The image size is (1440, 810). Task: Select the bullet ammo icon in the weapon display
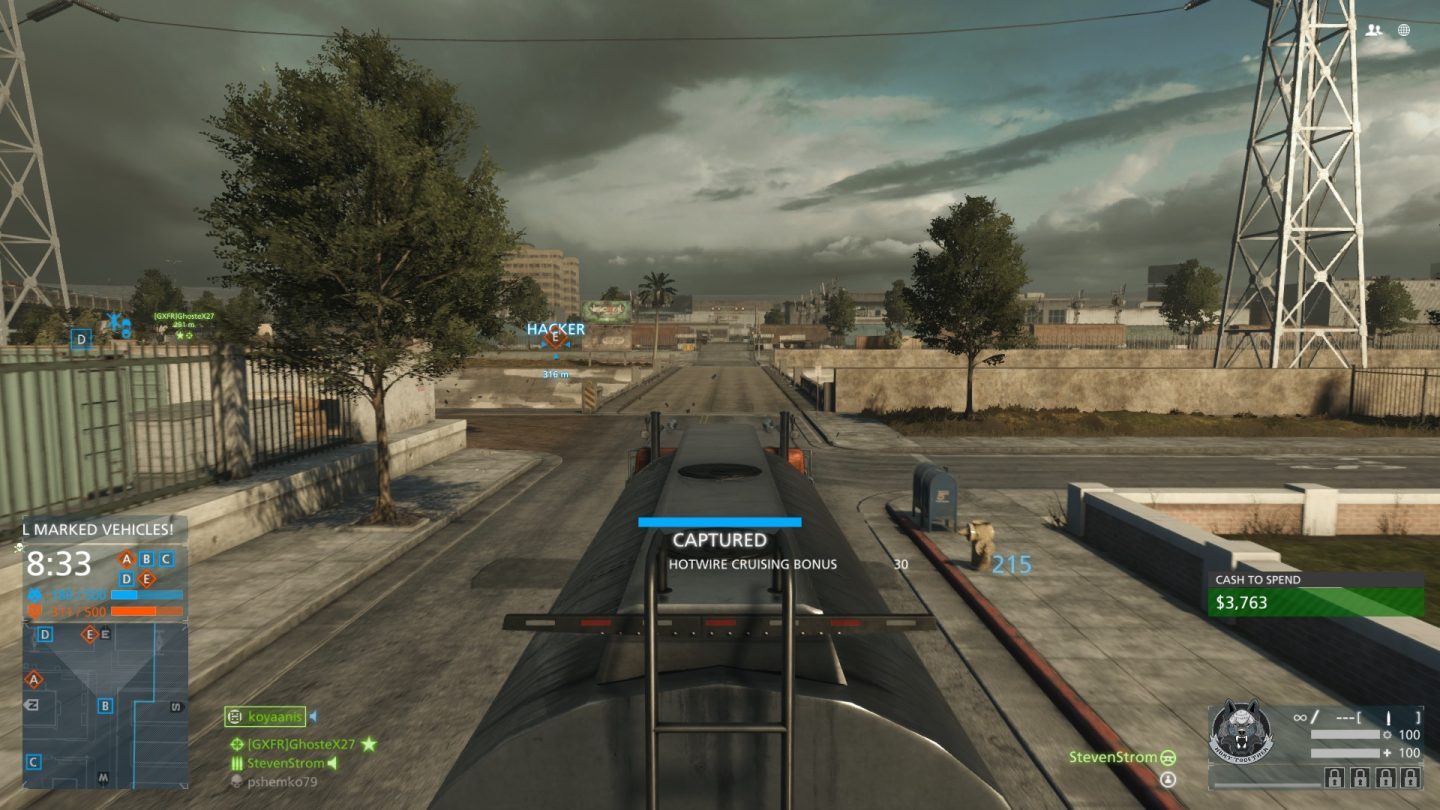(x=1388, y=717)
